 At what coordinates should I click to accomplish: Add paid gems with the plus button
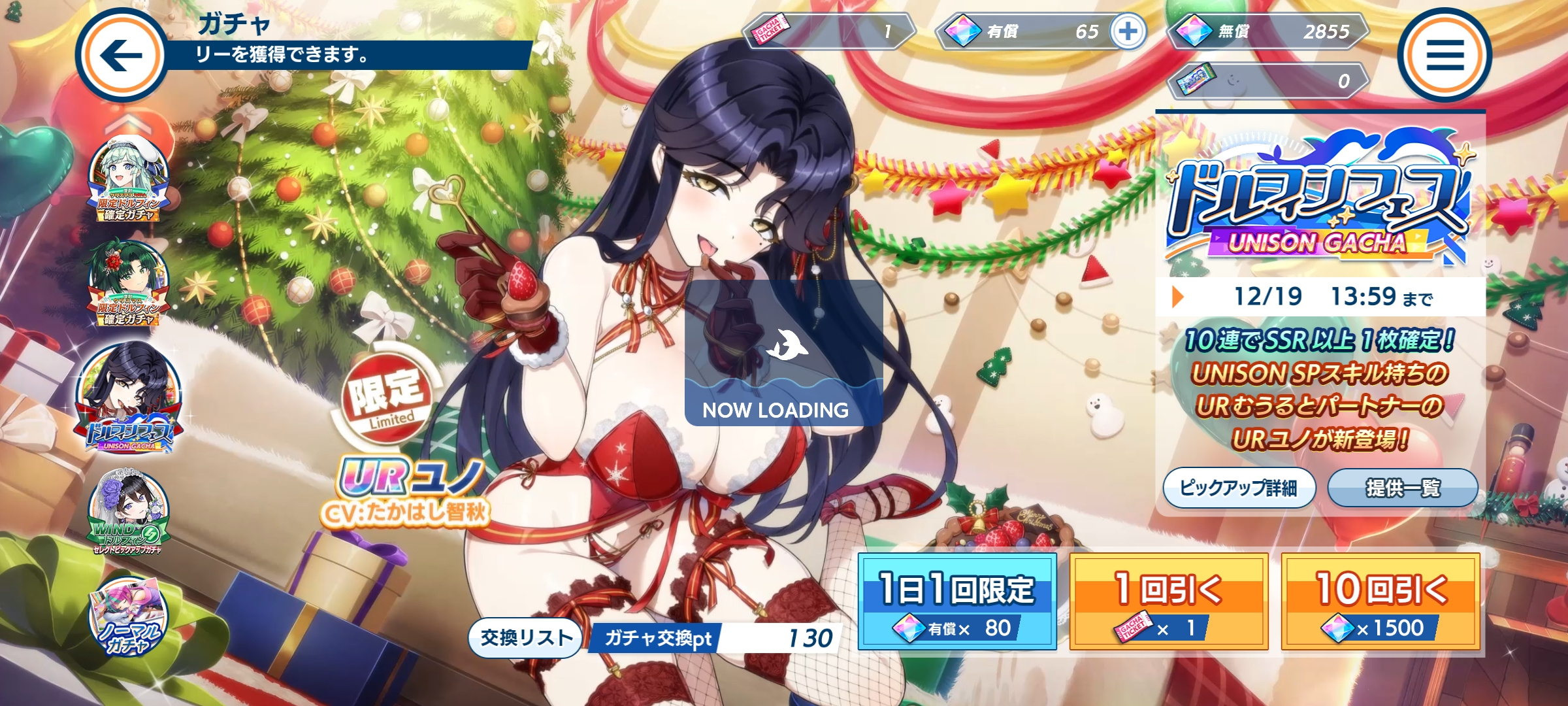[1128, 31]
